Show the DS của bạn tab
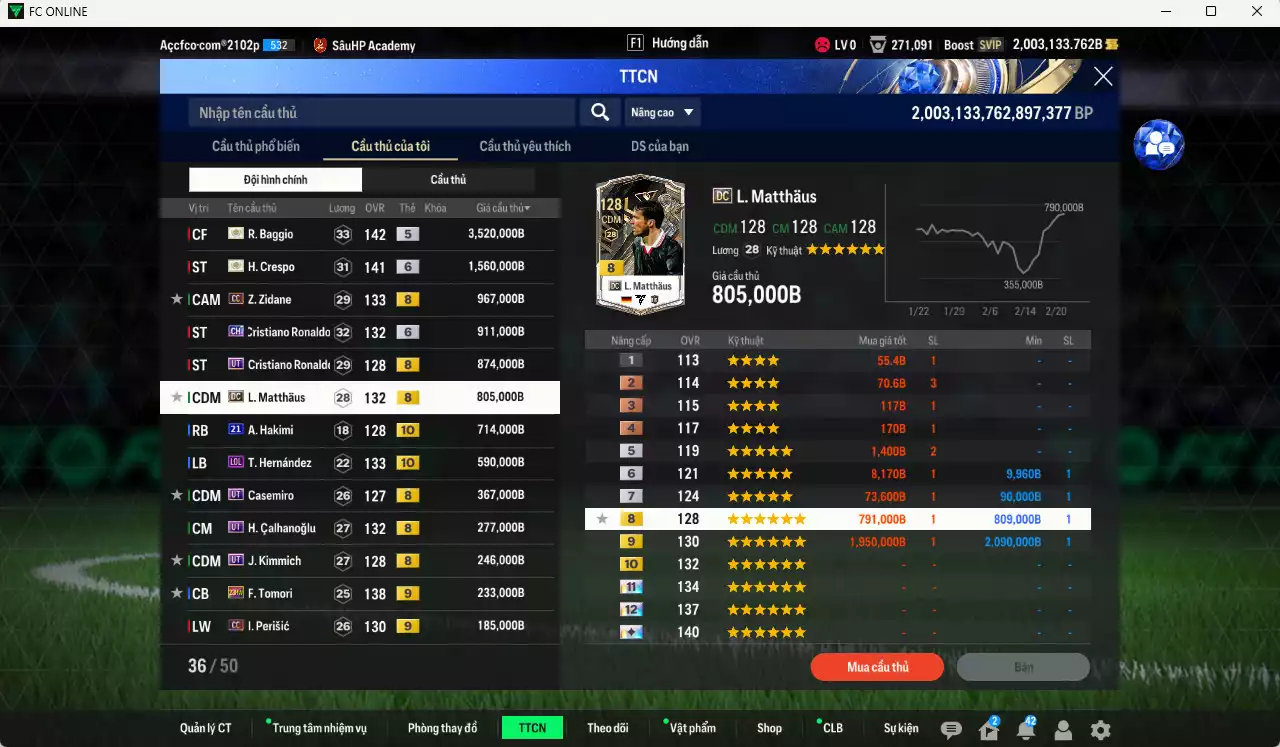1280x747 pixels. (659, 146)
